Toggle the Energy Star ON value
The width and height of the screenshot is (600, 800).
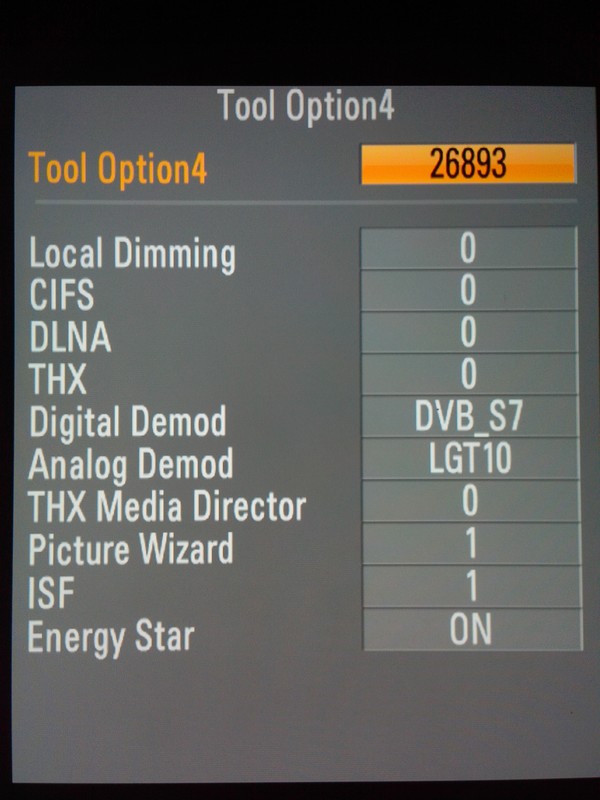[468, 630]
